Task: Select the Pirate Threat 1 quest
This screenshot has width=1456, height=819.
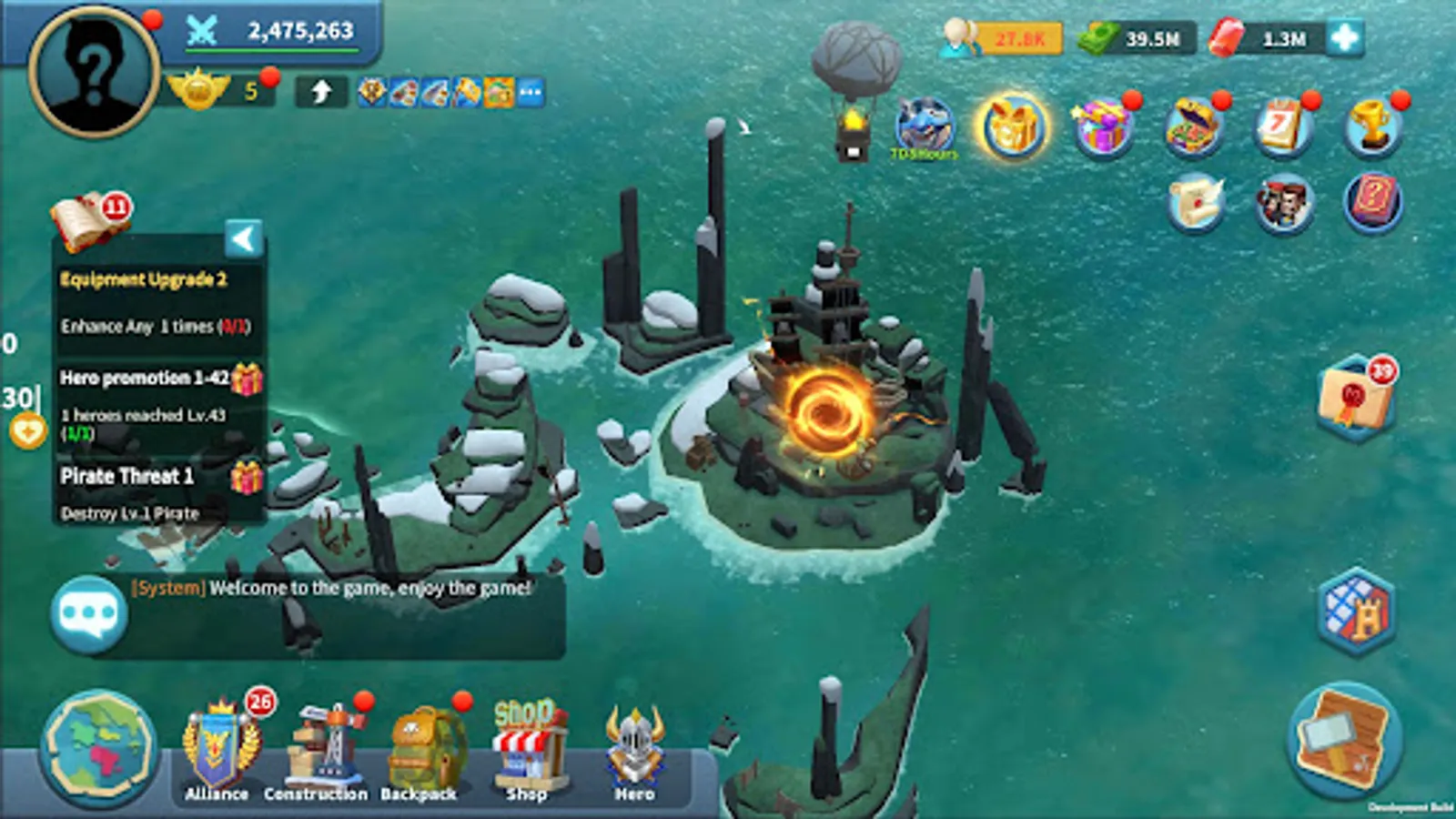Action: 127,477
